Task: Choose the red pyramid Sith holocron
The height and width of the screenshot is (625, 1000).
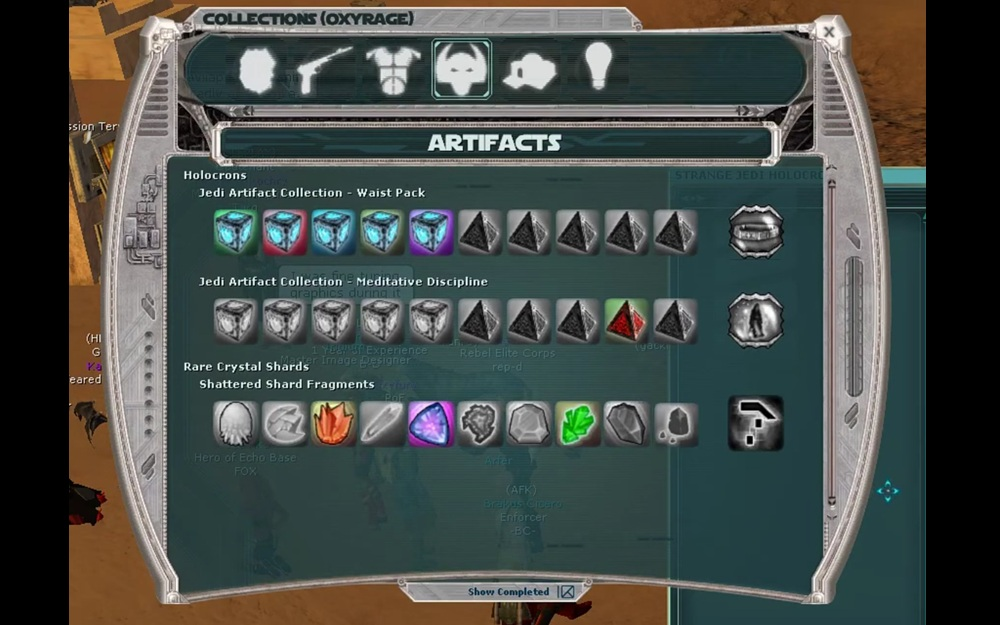Action: point(626,321)
